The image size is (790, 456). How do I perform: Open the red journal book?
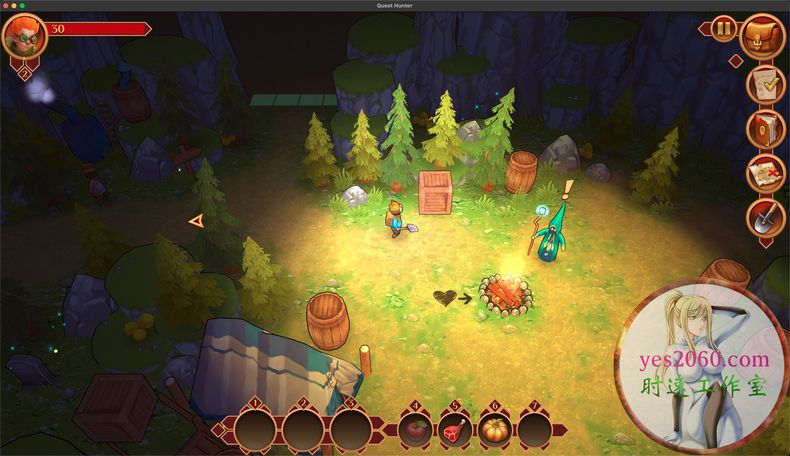click(x=765, y=129)
